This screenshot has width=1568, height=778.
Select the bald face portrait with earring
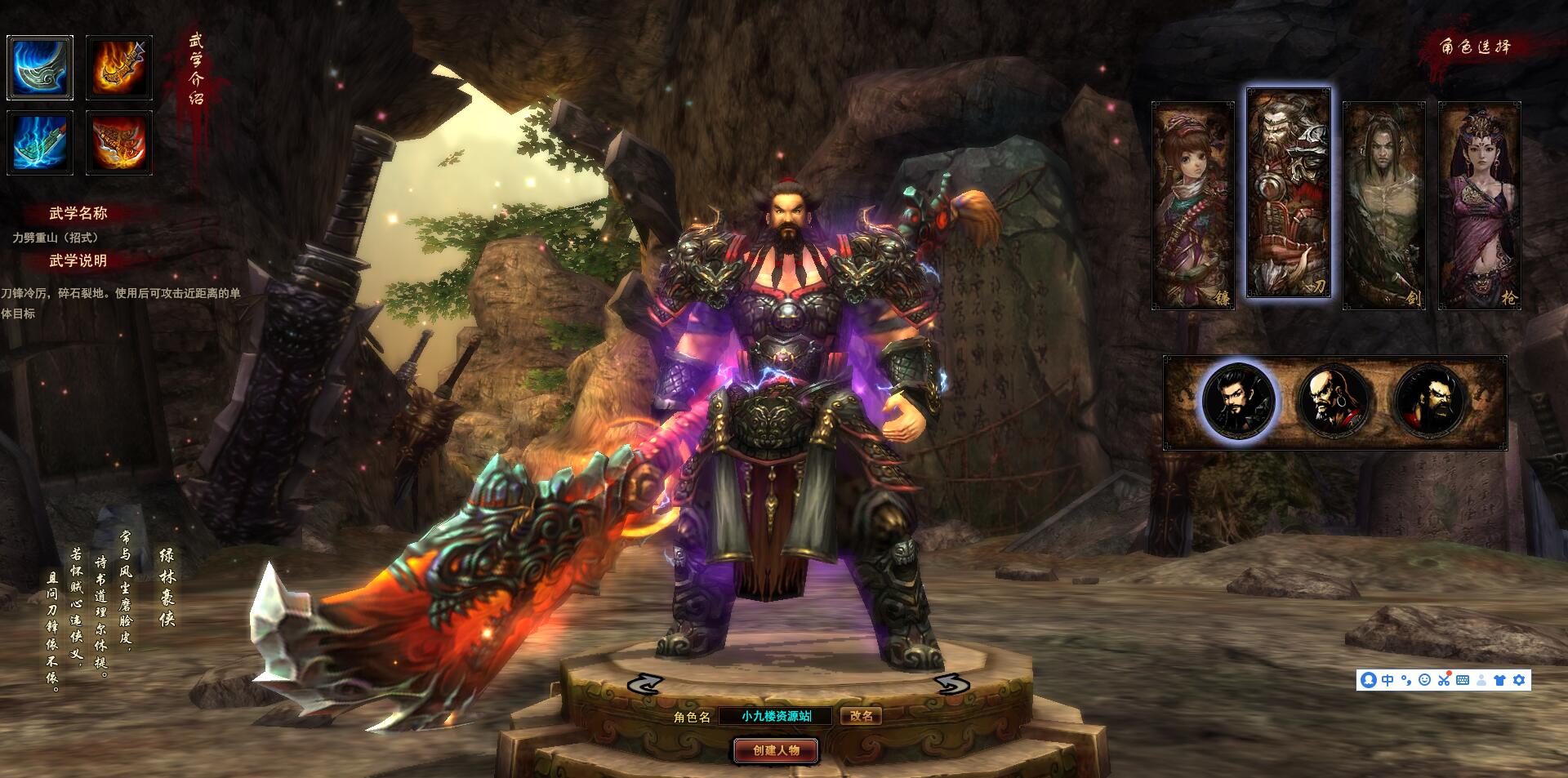1334,402
